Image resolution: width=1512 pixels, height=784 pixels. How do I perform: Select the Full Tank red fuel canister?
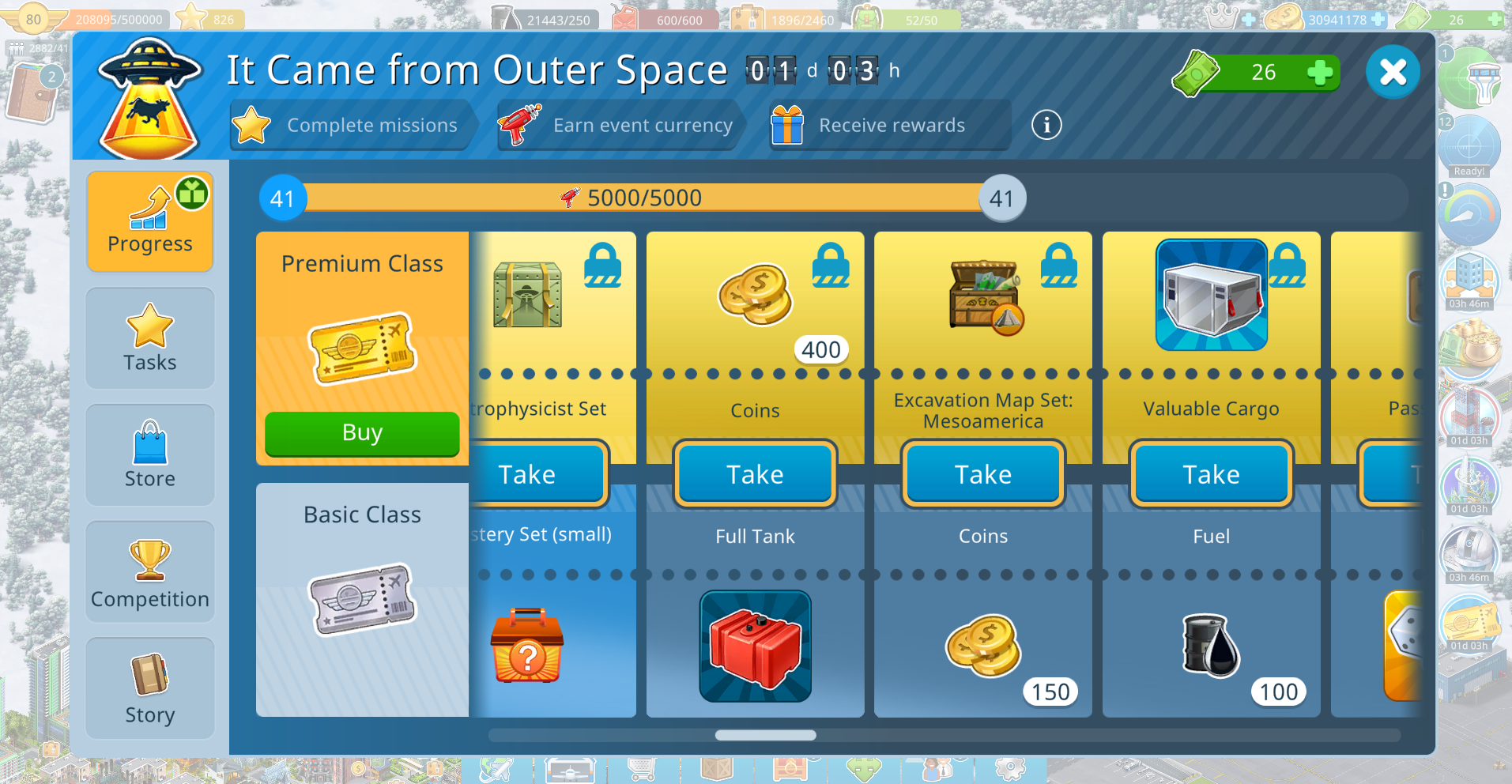point(755,646)
